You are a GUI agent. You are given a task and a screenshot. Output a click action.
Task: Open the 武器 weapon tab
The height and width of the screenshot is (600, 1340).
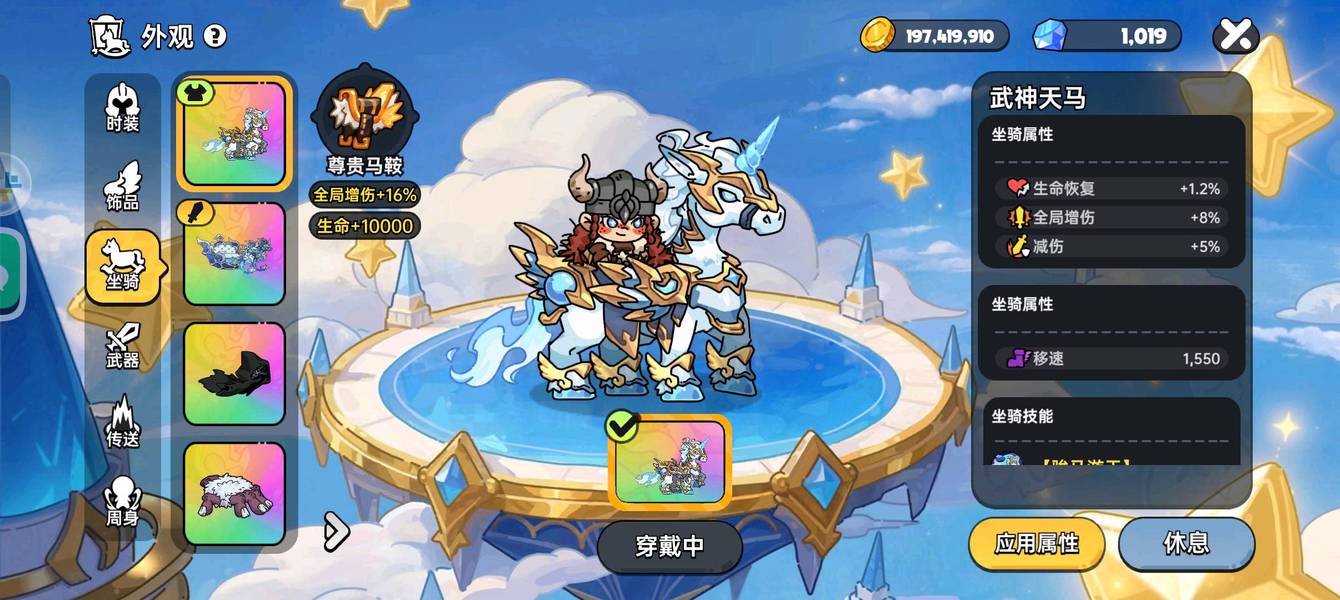(x=123, y=346)
